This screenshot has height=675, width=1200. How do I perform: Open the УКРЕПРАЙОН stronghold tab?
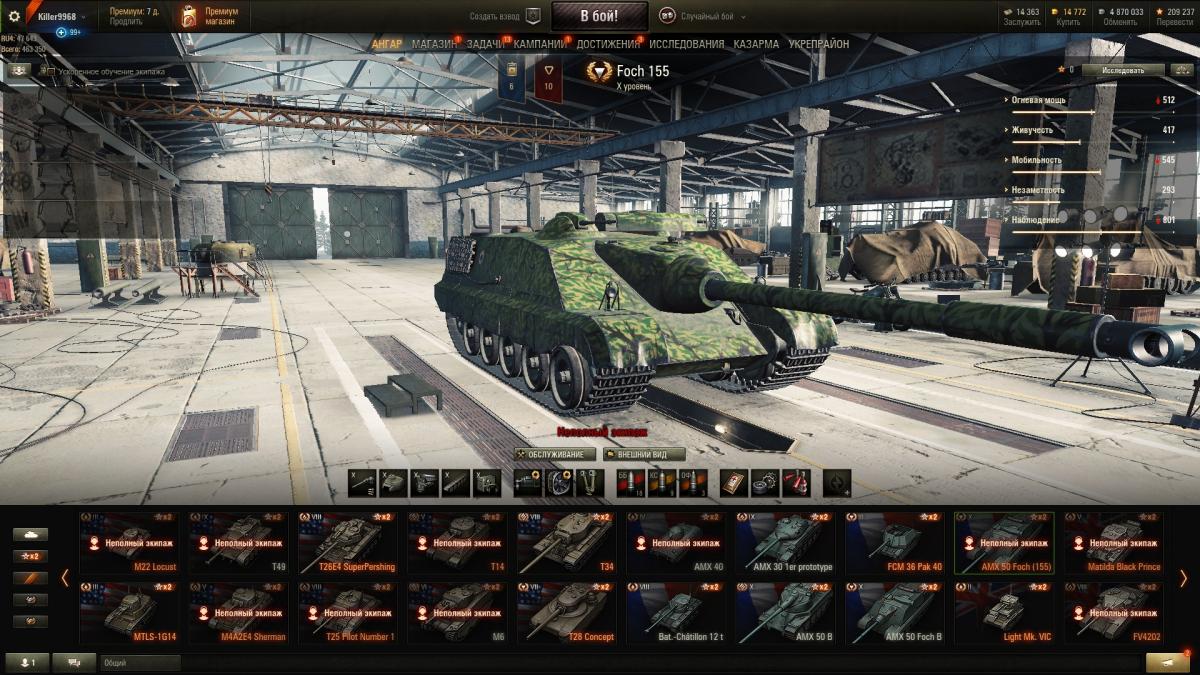pyautogui.click(x=818, y=44)
